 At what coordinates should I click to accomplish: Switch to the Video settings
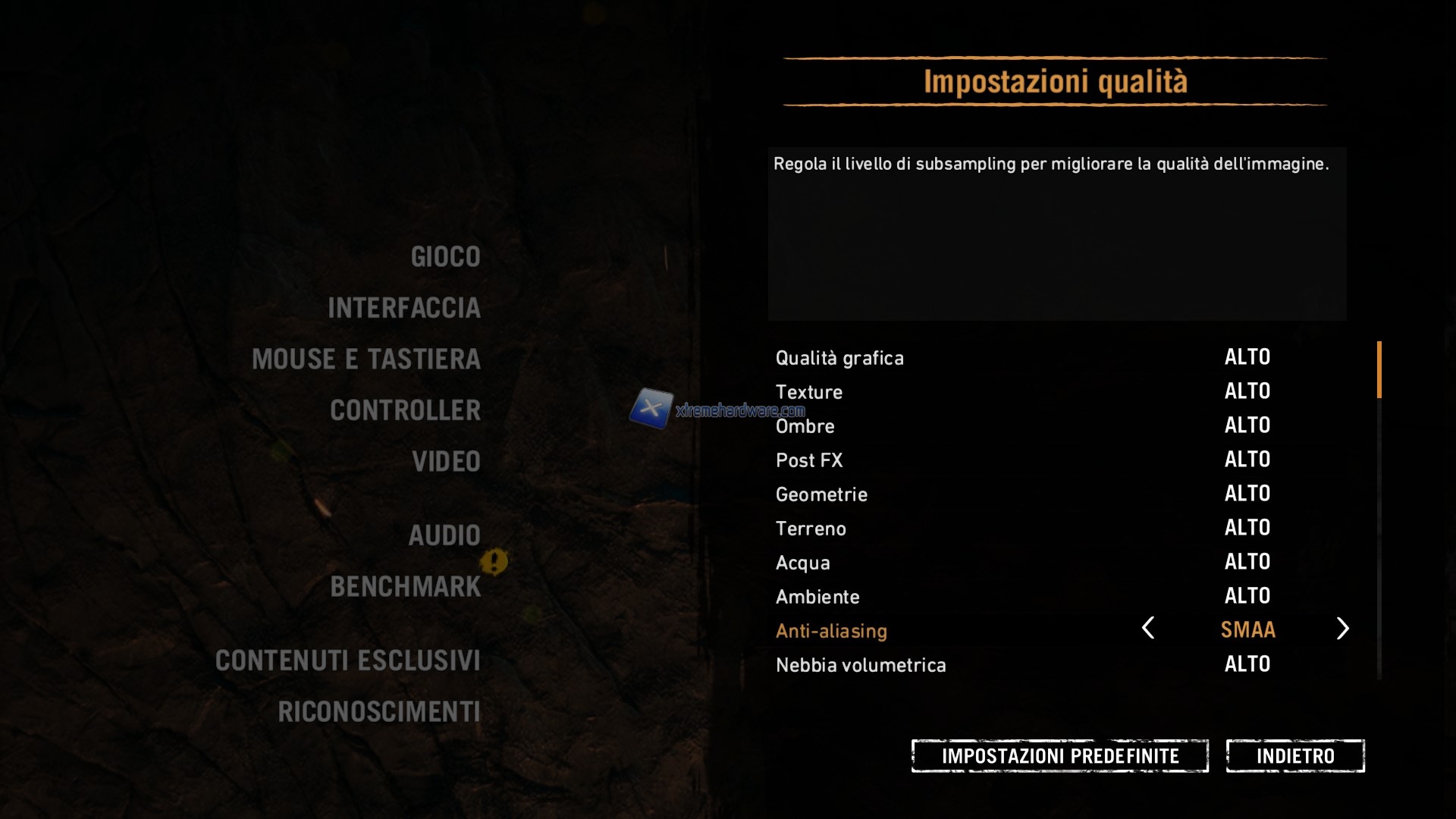(x=446, y=462)
